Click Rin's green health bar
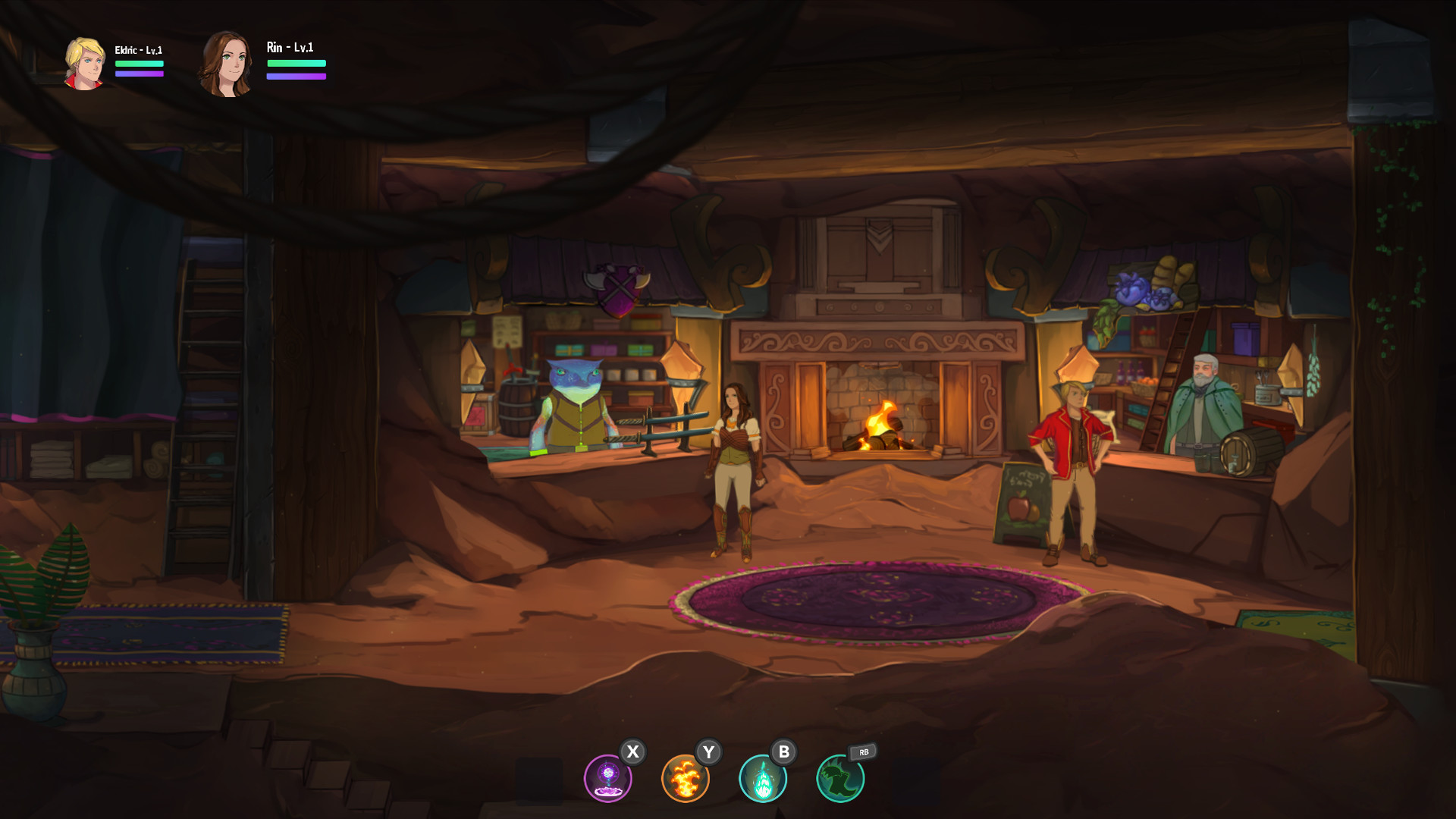 click(296, 64)
